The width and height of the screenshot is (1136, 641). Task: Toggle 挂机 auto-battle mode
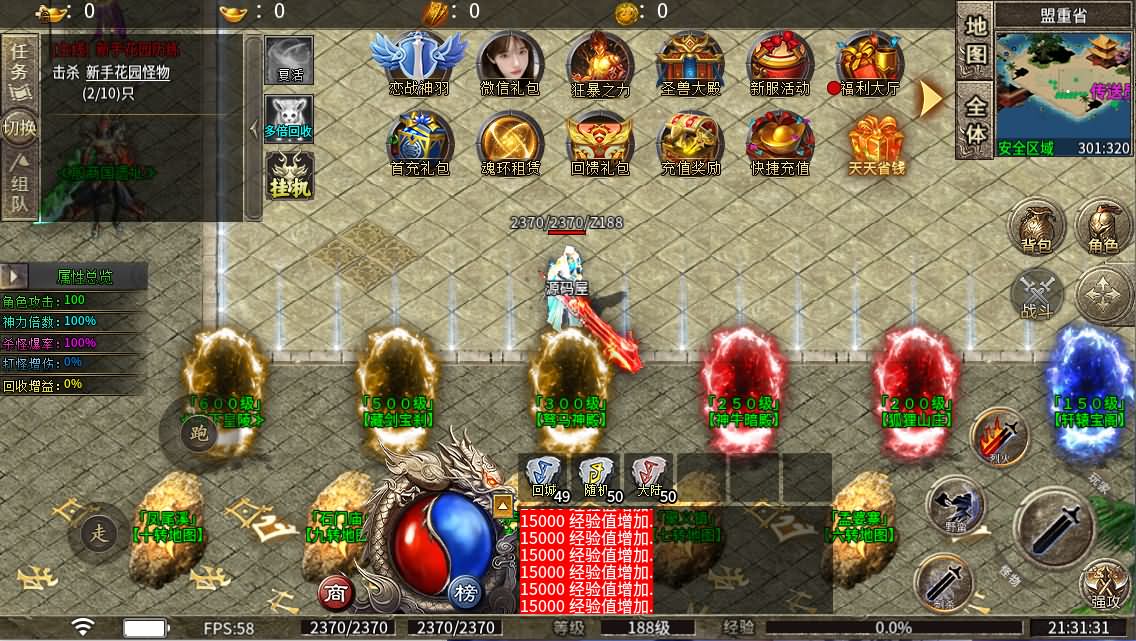pos(290,175)
